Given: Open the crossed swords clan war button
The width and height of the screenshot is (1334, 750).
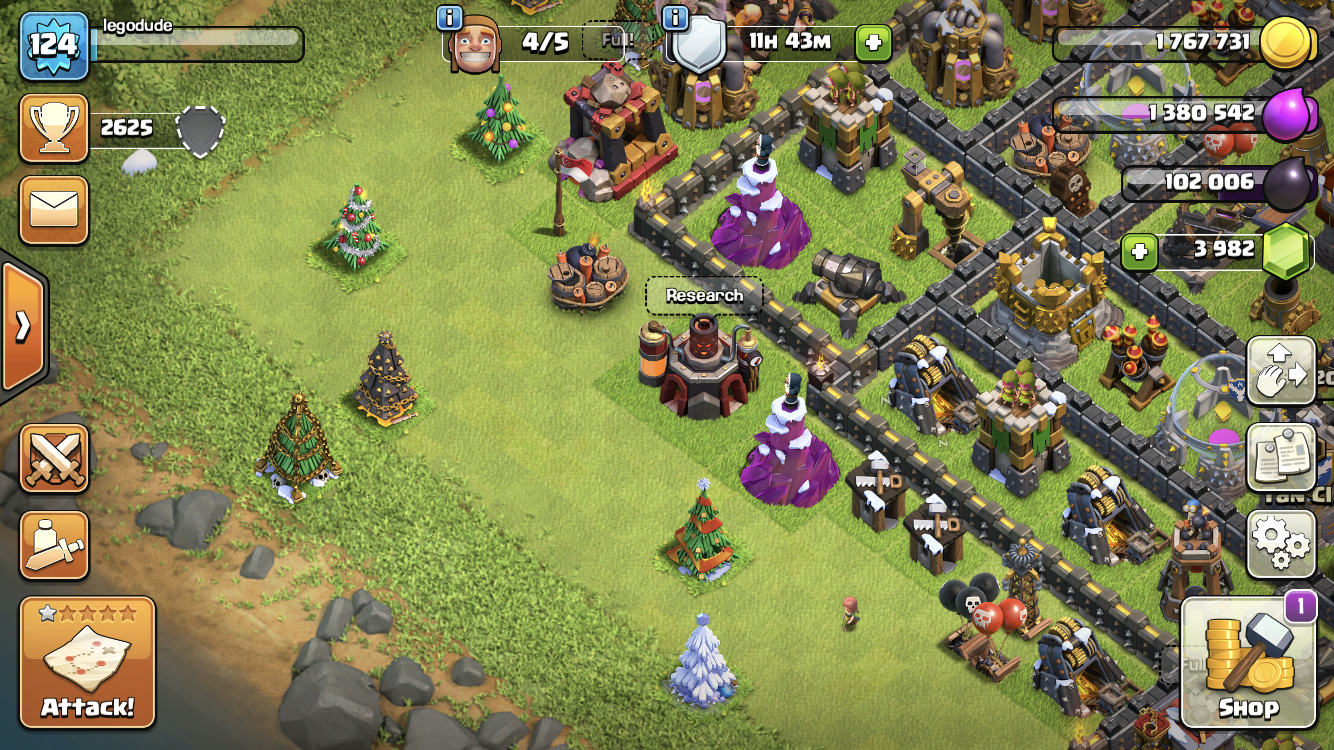Looking at the screenshot, I should tap(53, 458).
